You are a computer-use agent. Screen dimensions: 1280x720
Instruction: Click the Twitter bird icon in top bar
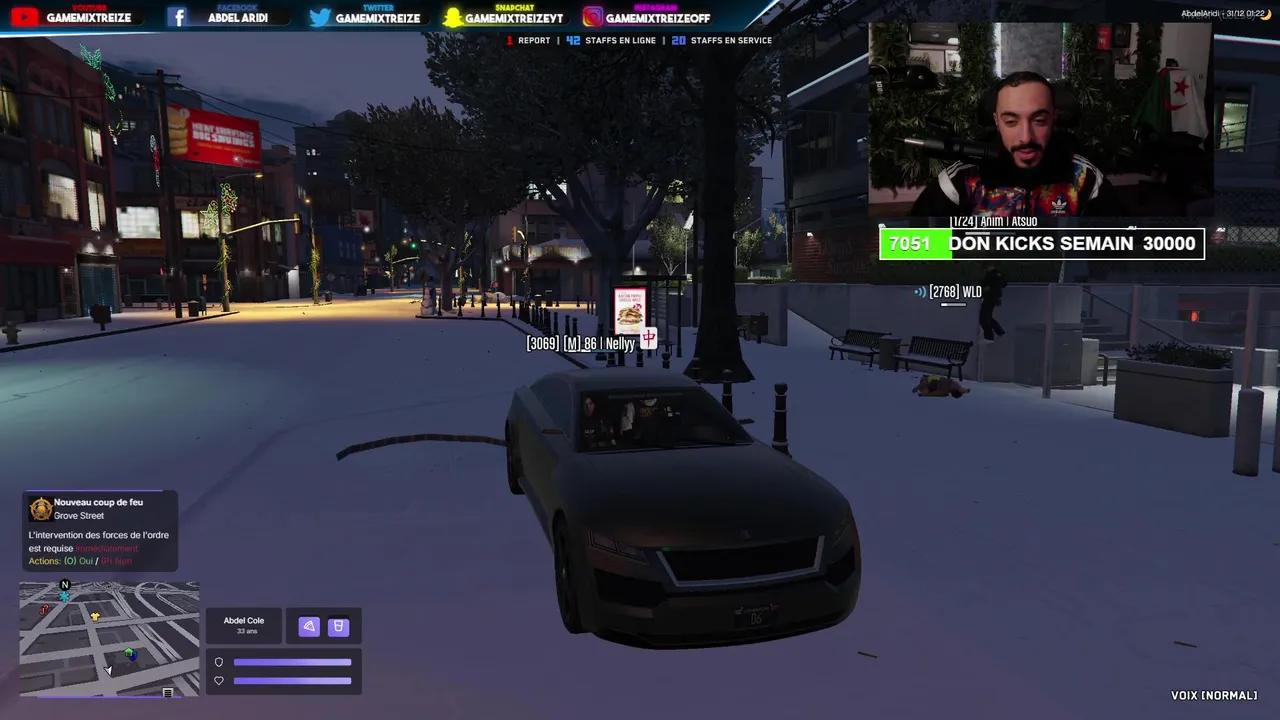pyautogui.click(x=320, y=16)
